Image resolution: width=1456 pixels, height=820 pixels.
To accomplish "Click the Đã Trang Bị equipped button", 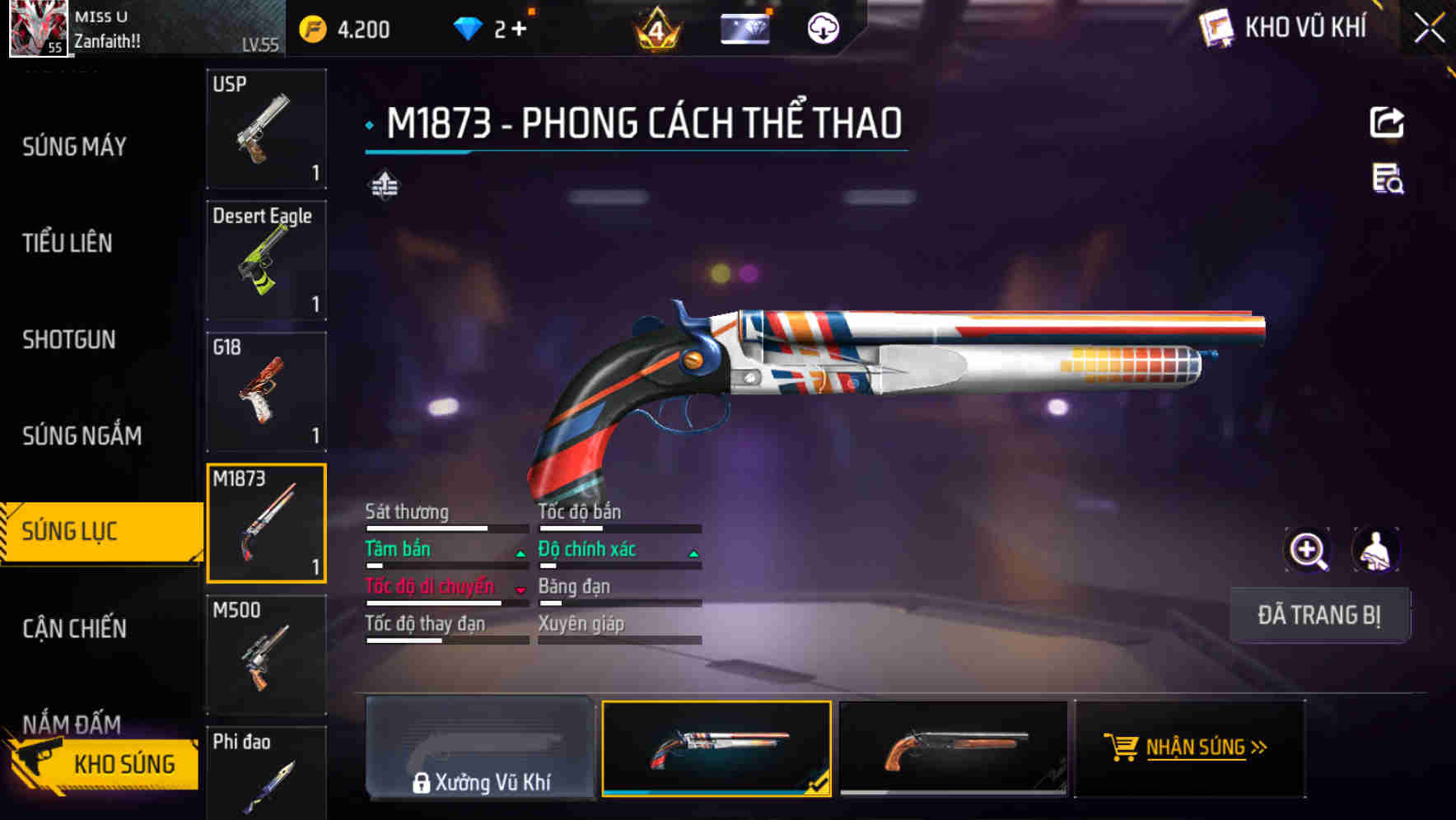I will point(1319,615).
